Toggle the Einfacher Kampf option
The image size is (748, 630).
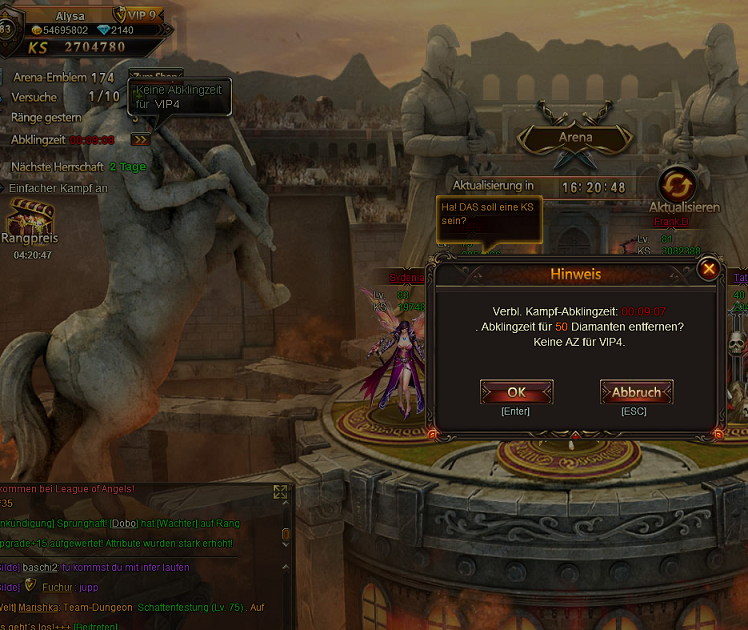(58, 188)
